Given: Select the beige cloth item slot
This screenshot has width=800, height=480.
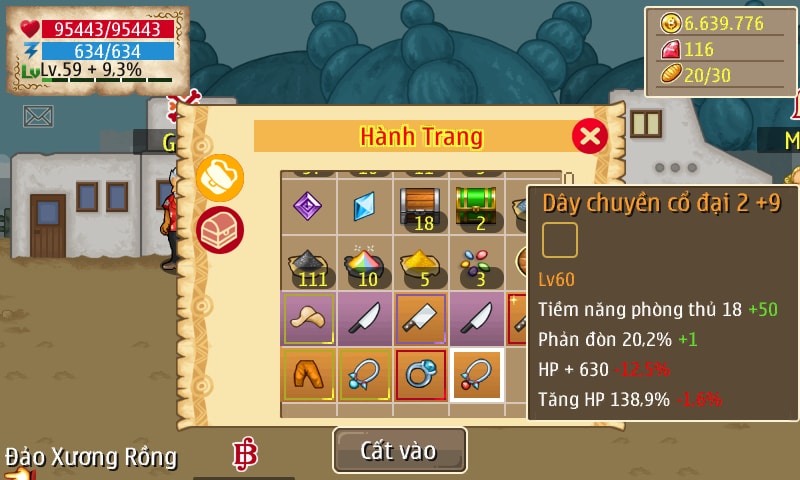Looking at the screenshot, I should coord(308,318).
